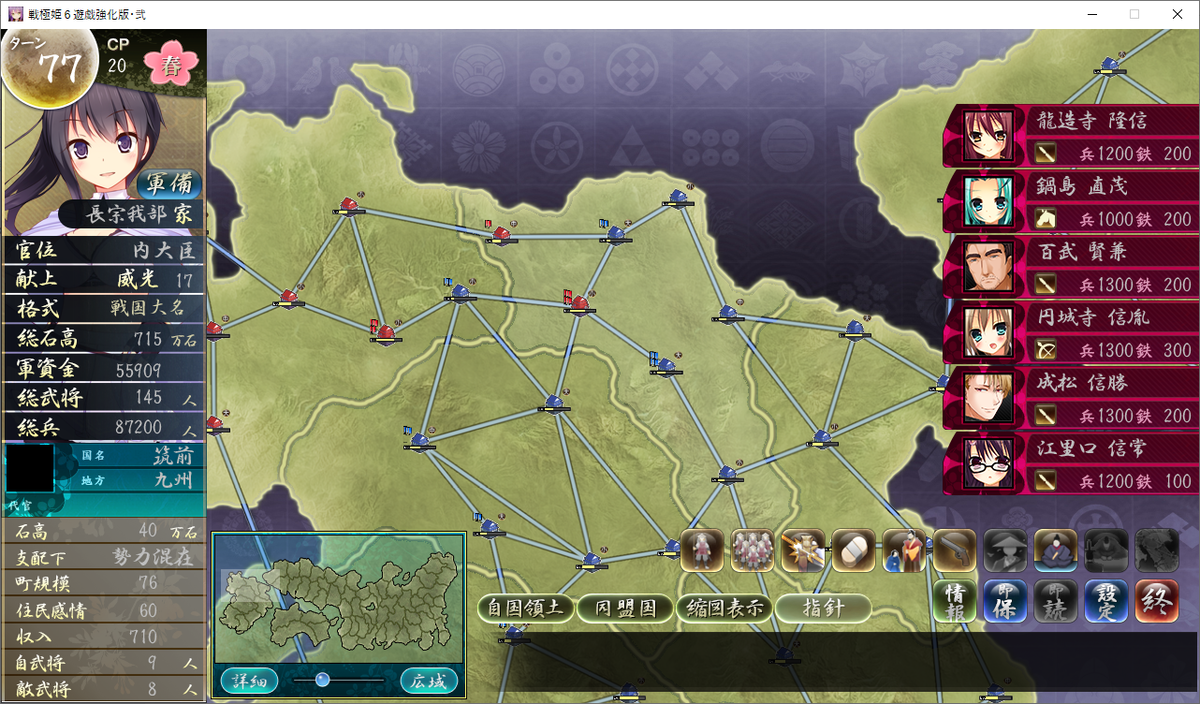Show own territories with 自国領土
Image resolution: width=1200 pixels, height=704 pixels.
[525, 608]
